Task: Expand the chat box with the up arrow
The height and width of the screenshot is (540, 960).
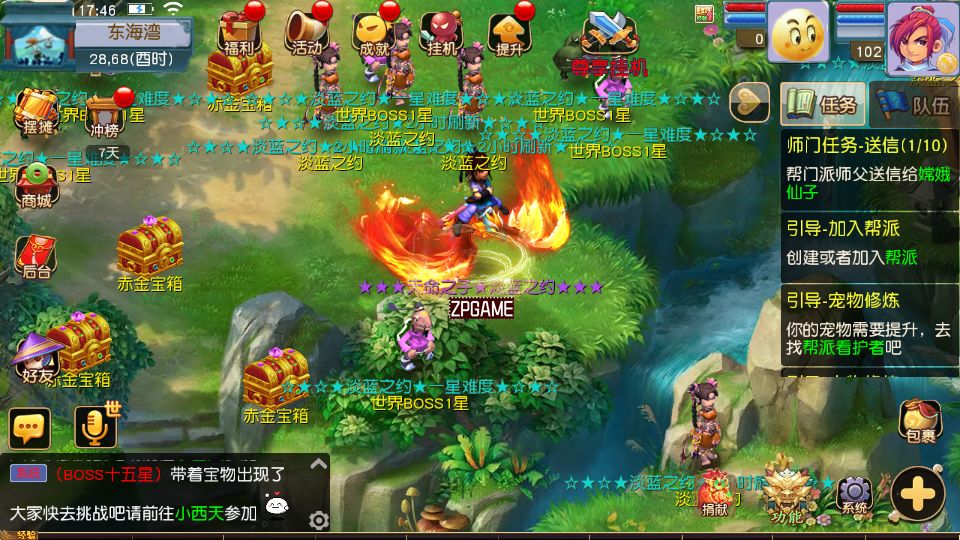Action: pyautogui.click(x=319, y=465)
